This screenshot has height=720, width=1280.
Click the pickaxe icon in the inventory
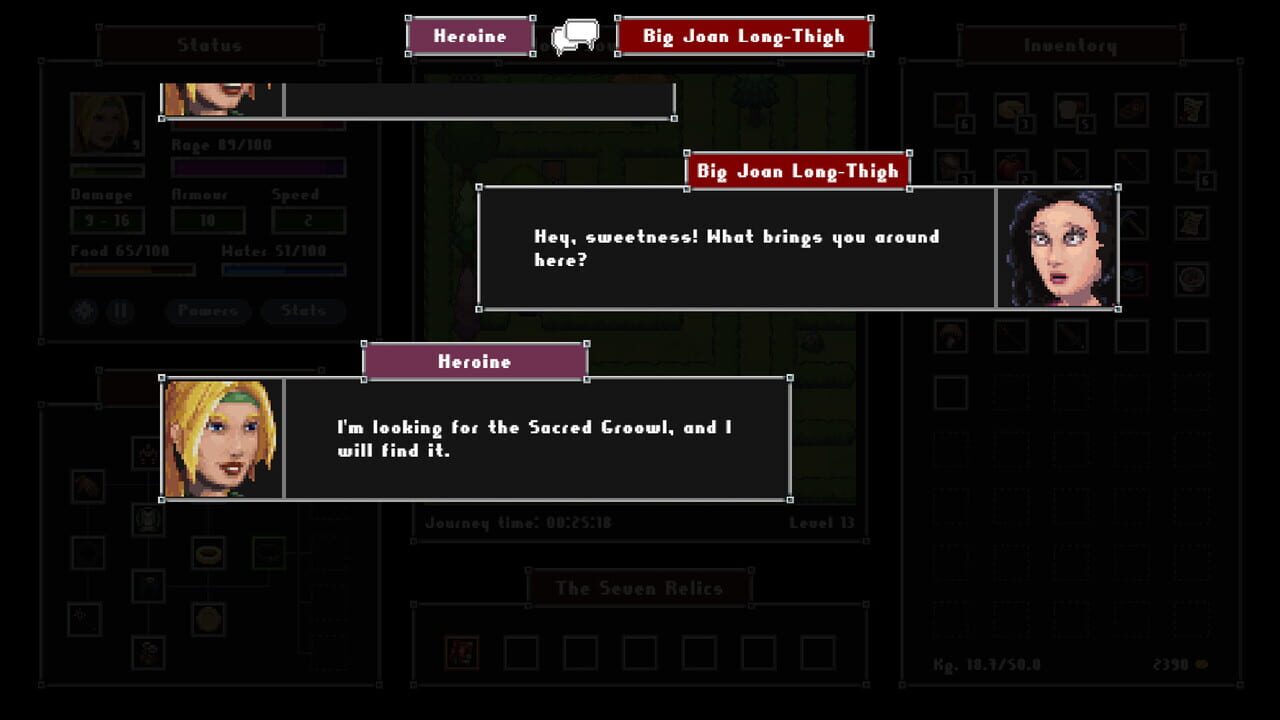[x=1132, y=222]
